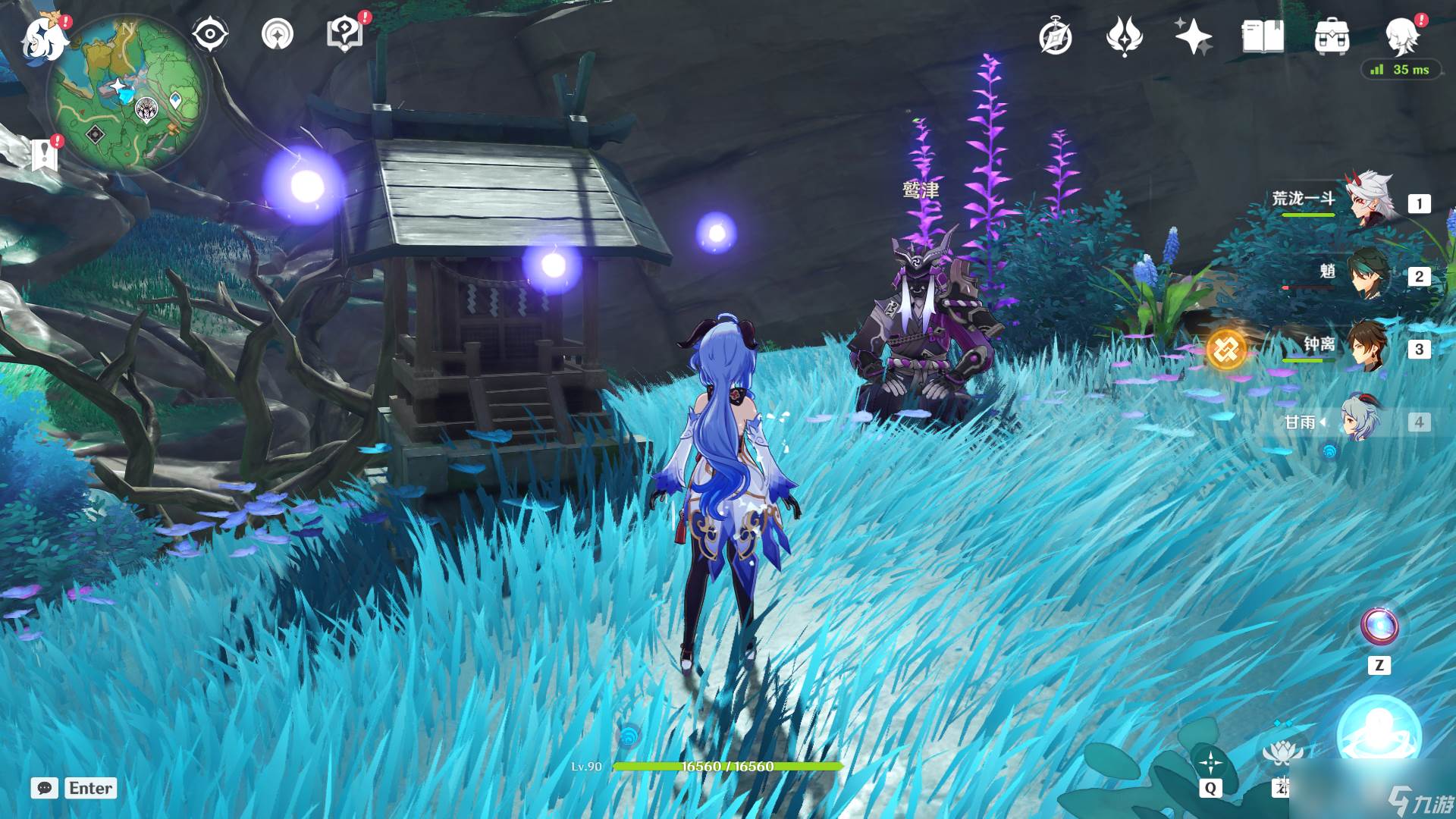Screen dimensions: 1456x819
Task: Trigger the frost lotus elemental skill
Action: click(x=1282, y=752)
